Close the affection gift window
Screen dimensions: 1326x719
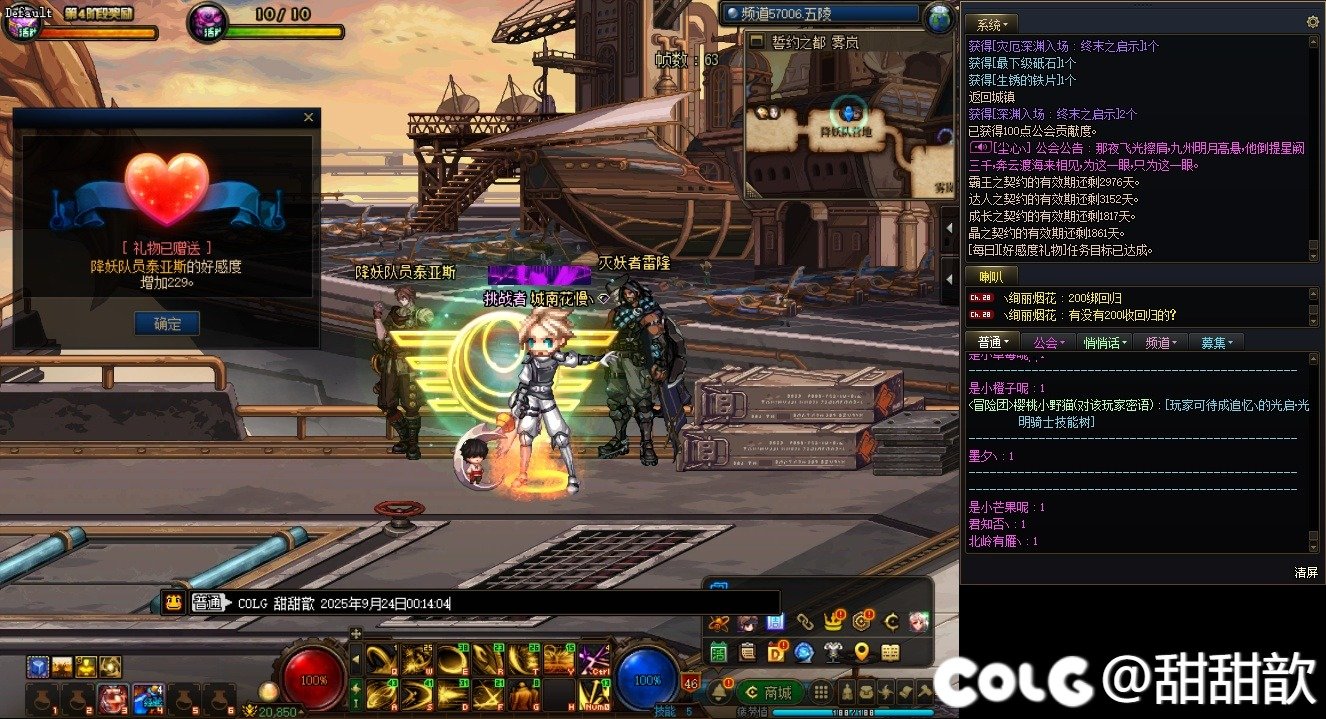click(x=308, y=117)
